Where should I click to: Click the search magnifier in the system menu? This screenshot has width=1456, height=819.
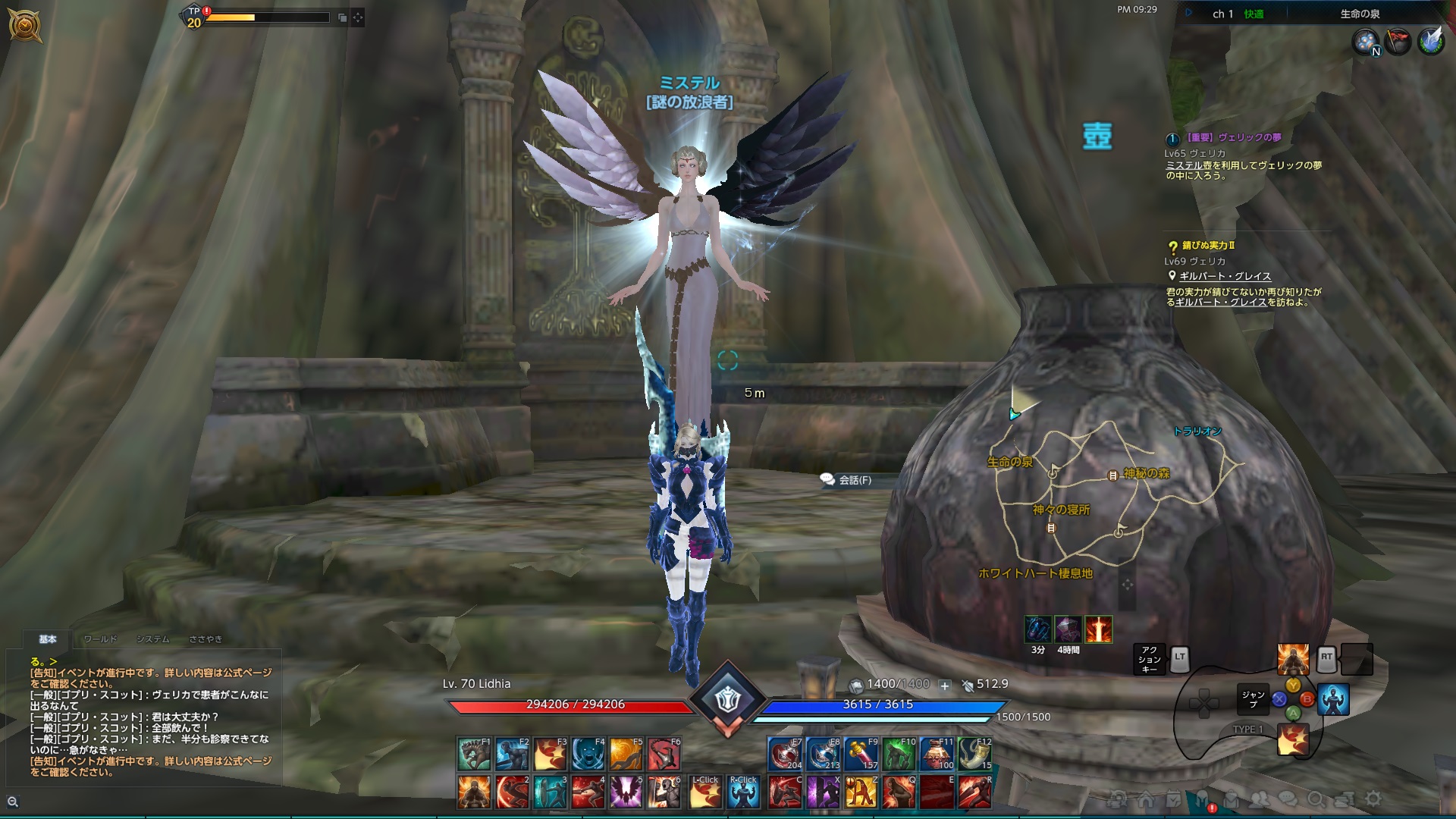pos(1316,799)
